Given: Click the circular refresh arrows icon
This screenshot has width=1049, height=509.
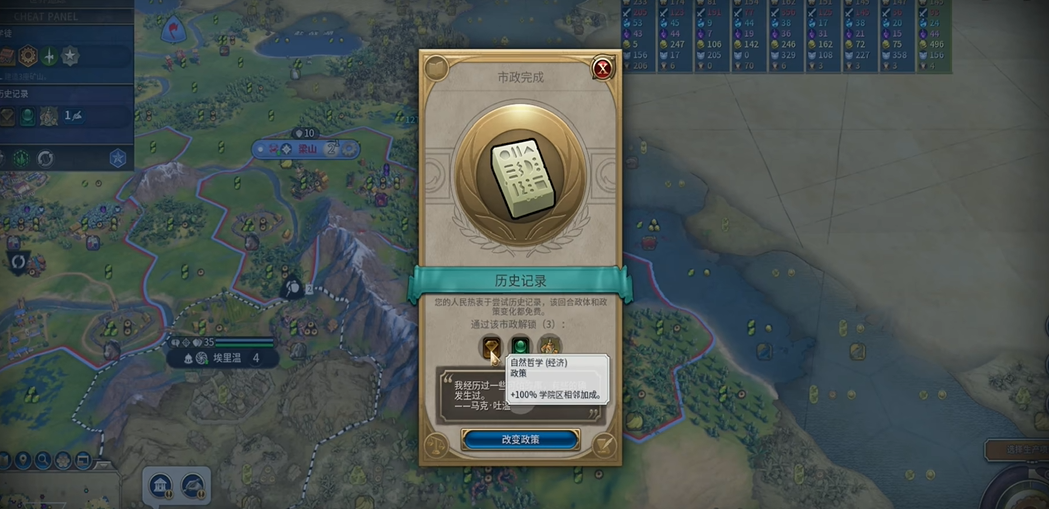Looking at the screenshot, I should tap(45, 158).
